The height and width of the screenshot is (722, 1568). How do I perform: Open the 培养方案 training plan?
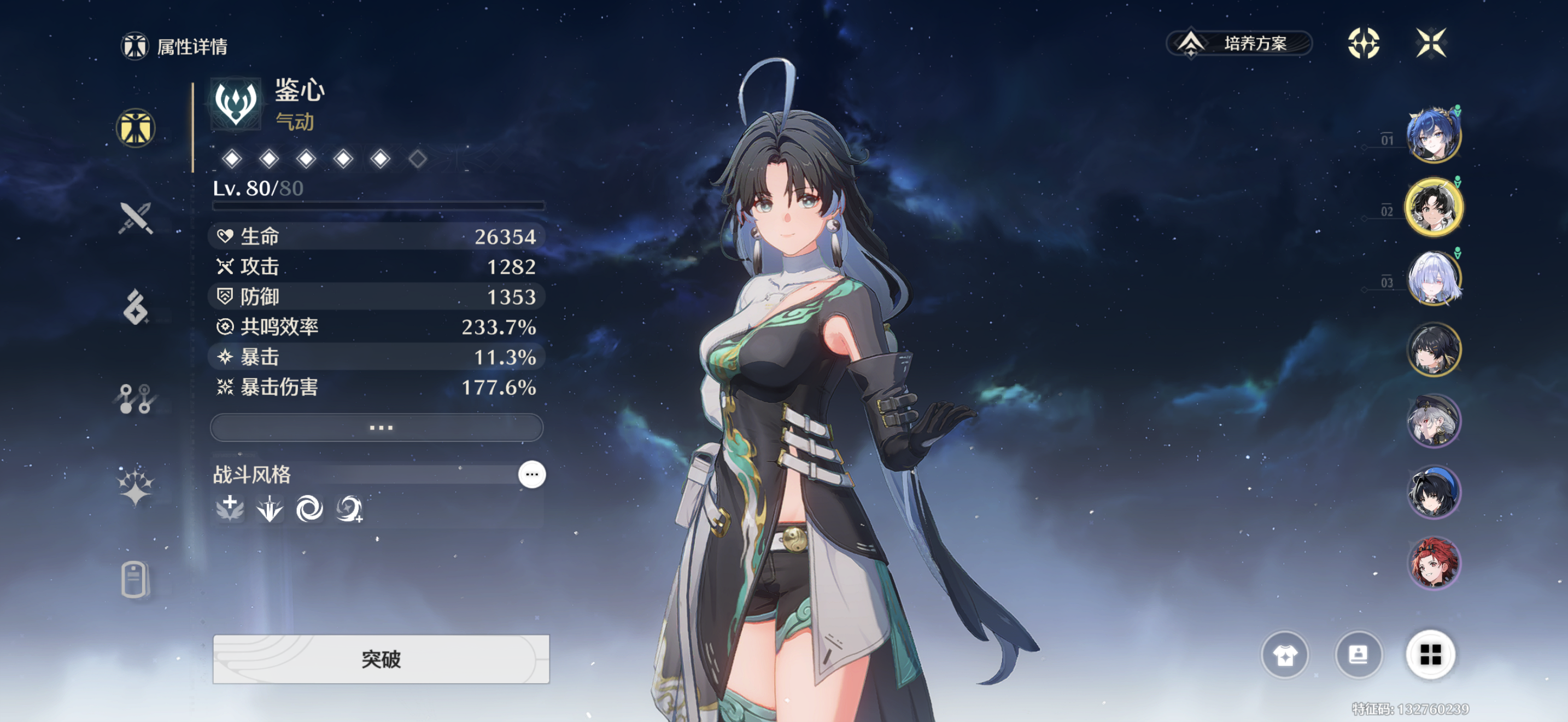click(1239, 43)
